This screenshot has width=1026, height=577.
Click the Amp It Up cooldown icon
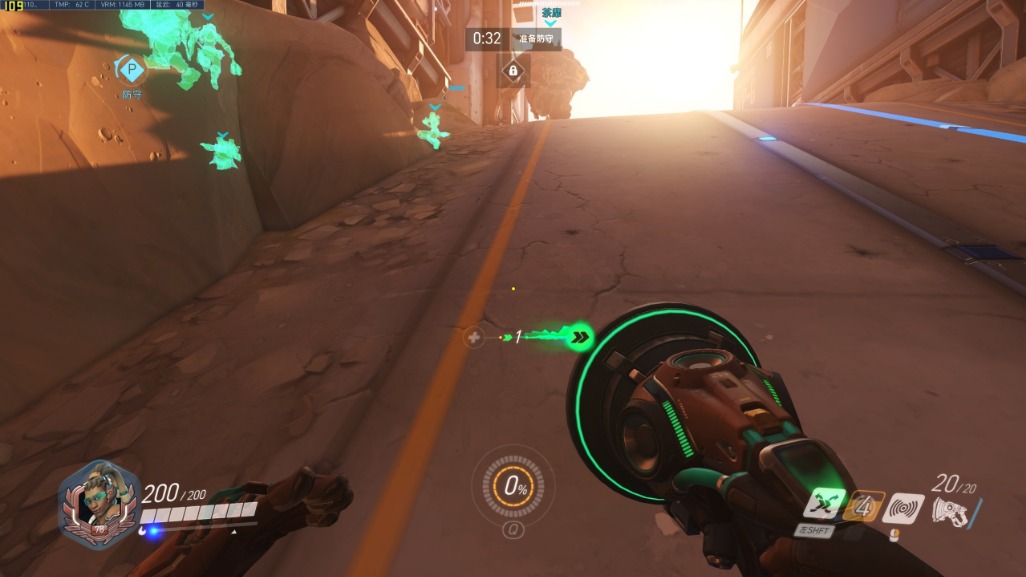pos(865,507)
